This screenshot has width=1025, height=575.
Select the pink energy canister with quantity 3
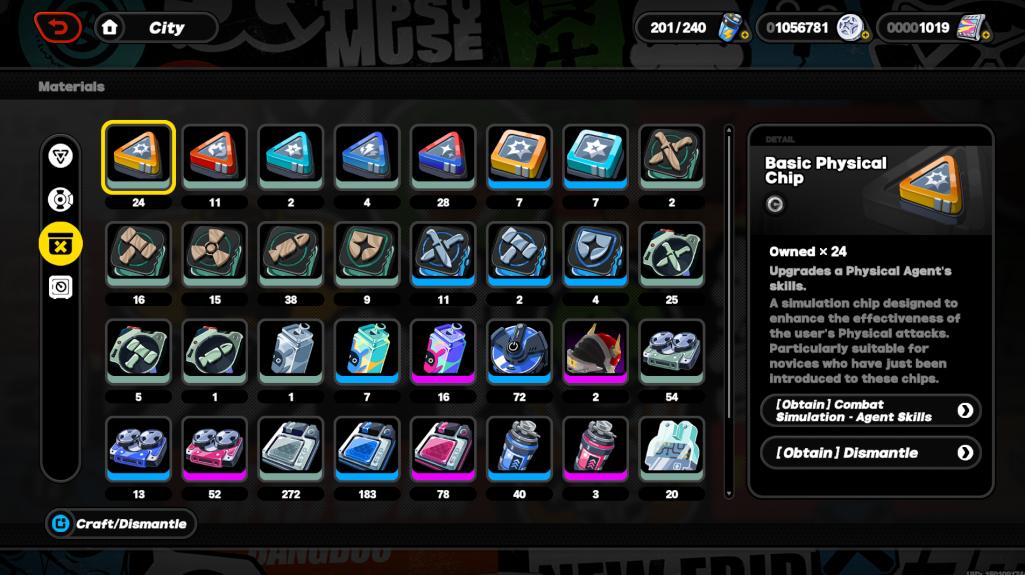point(595,449)
